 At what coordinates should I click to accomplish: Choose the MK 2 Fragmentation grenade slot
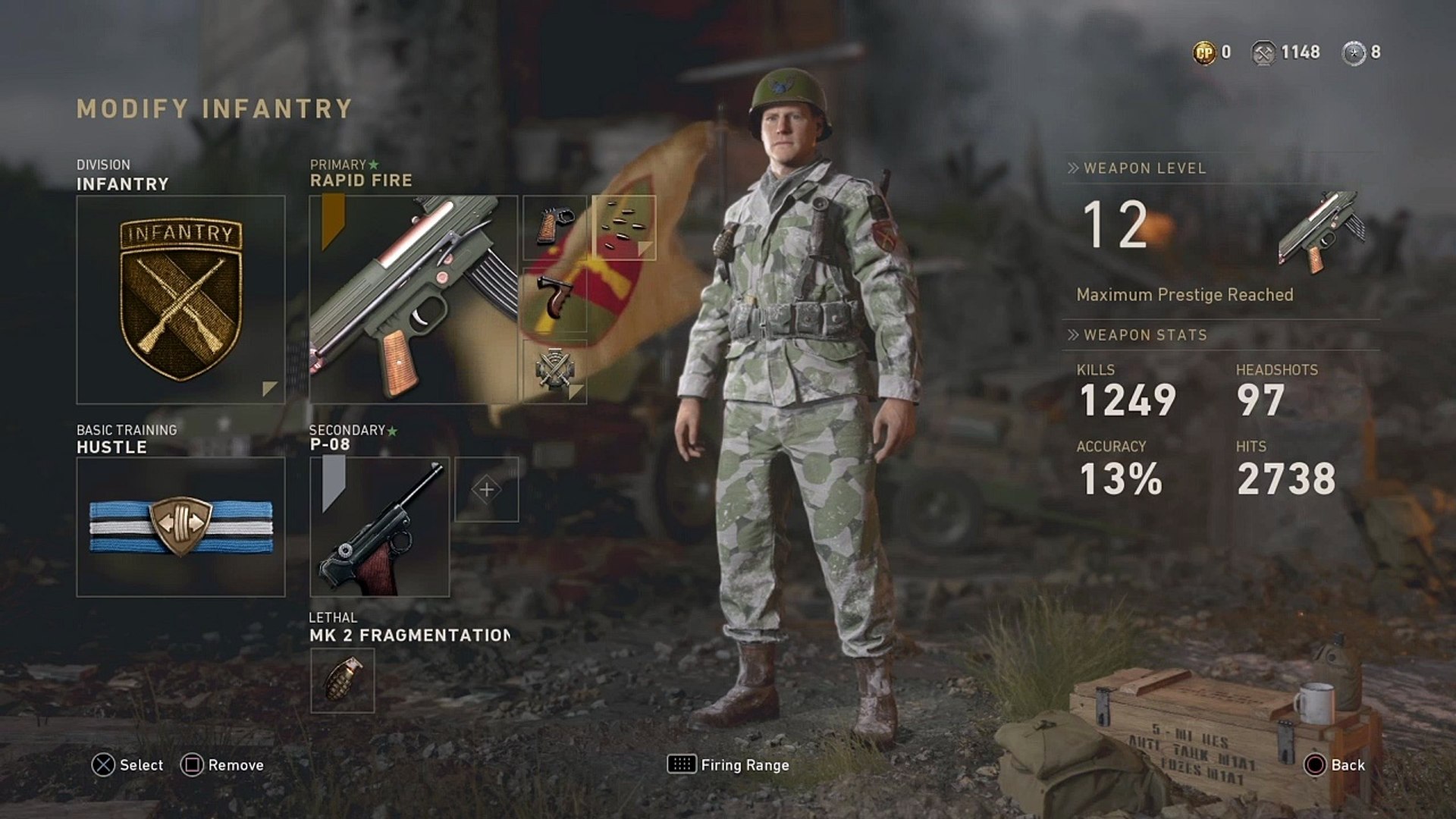pos(342,680)
